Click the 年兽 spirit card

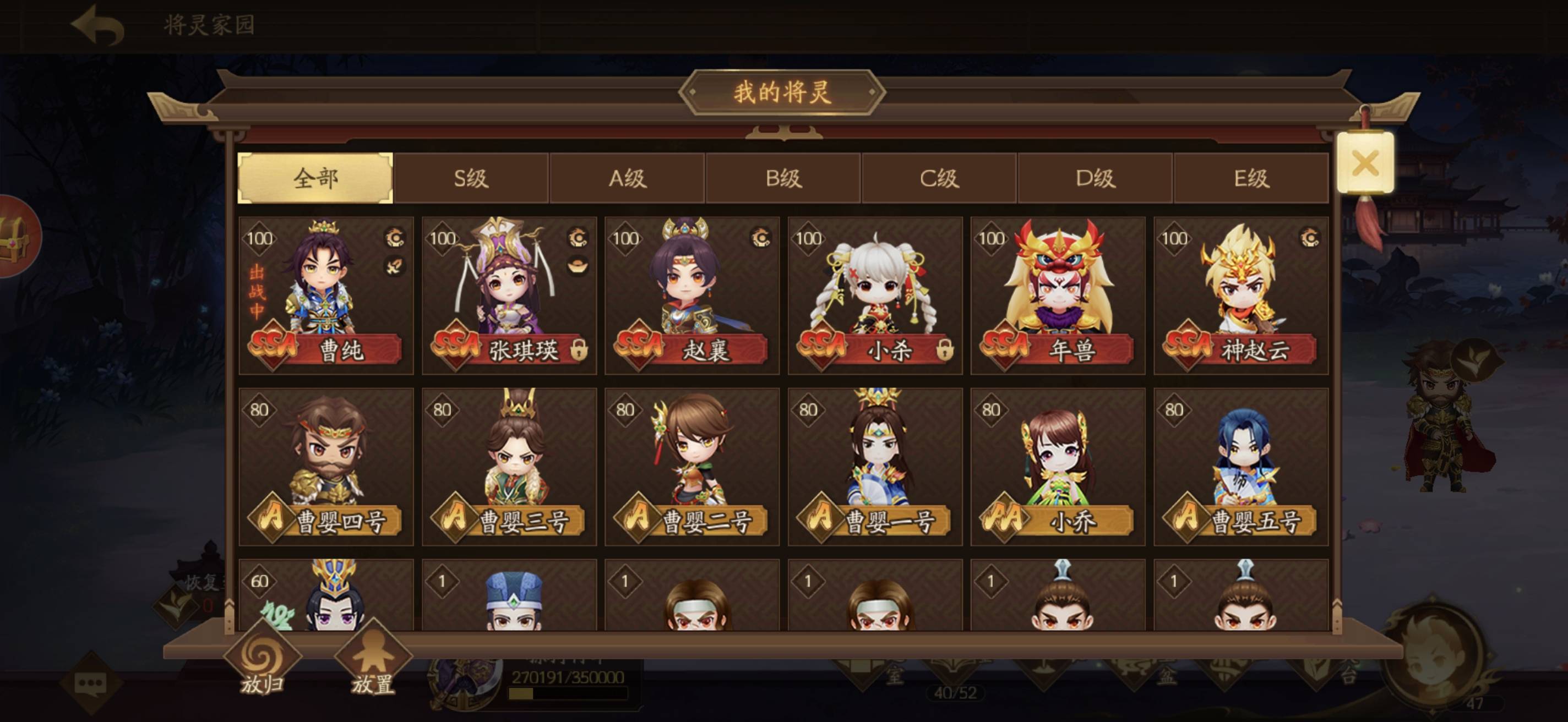click(1058, 296)
